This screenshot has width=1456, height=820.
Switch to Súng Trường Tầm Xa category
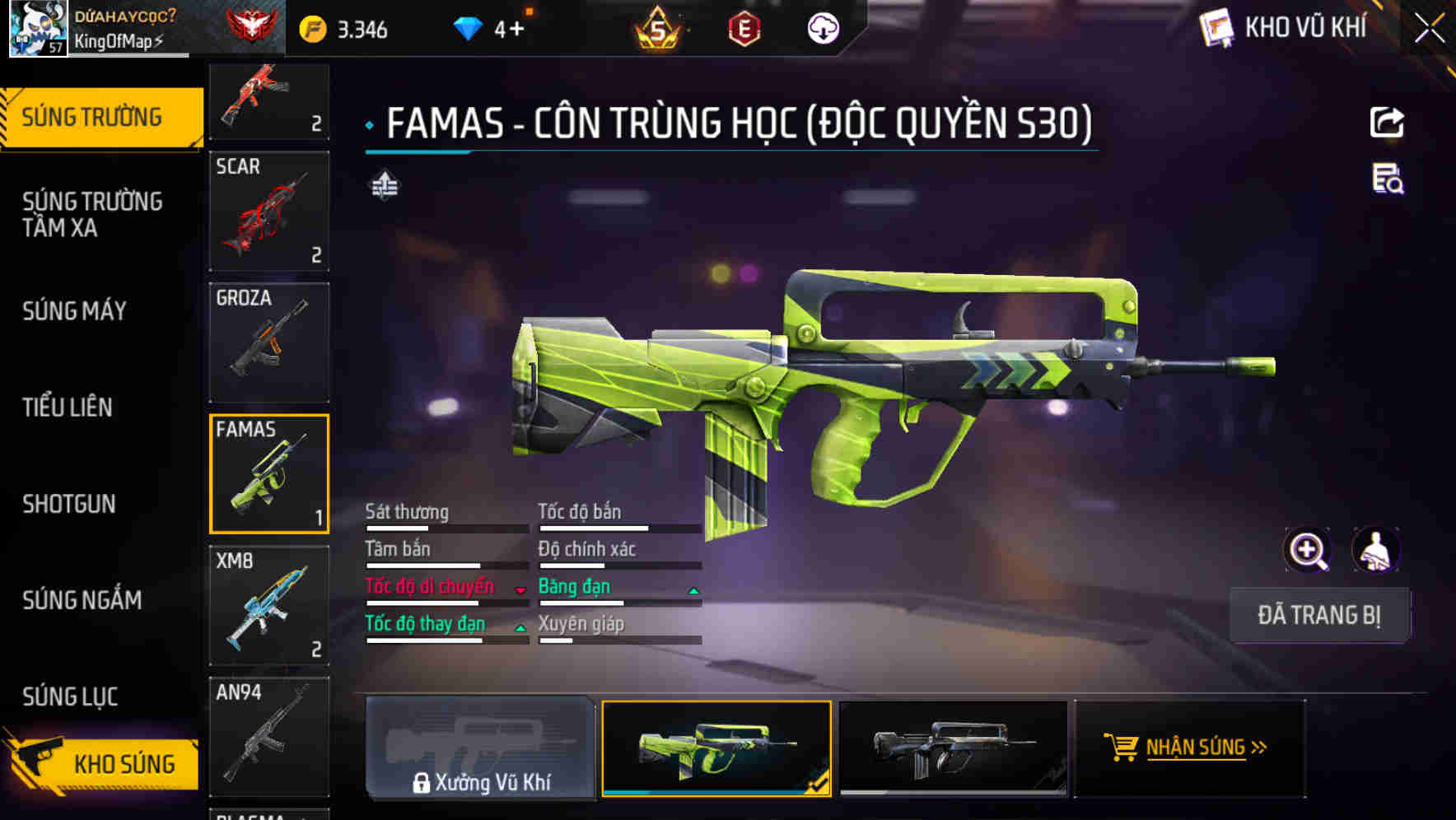tap(92, 214)
